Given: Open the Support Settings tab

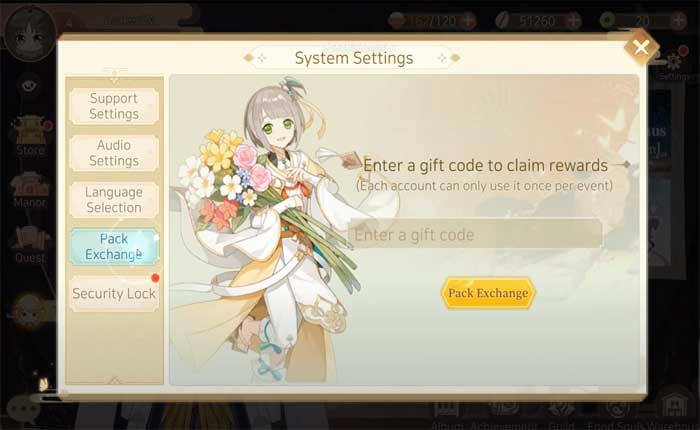Looking at the screenshot, I should (114, 106).
